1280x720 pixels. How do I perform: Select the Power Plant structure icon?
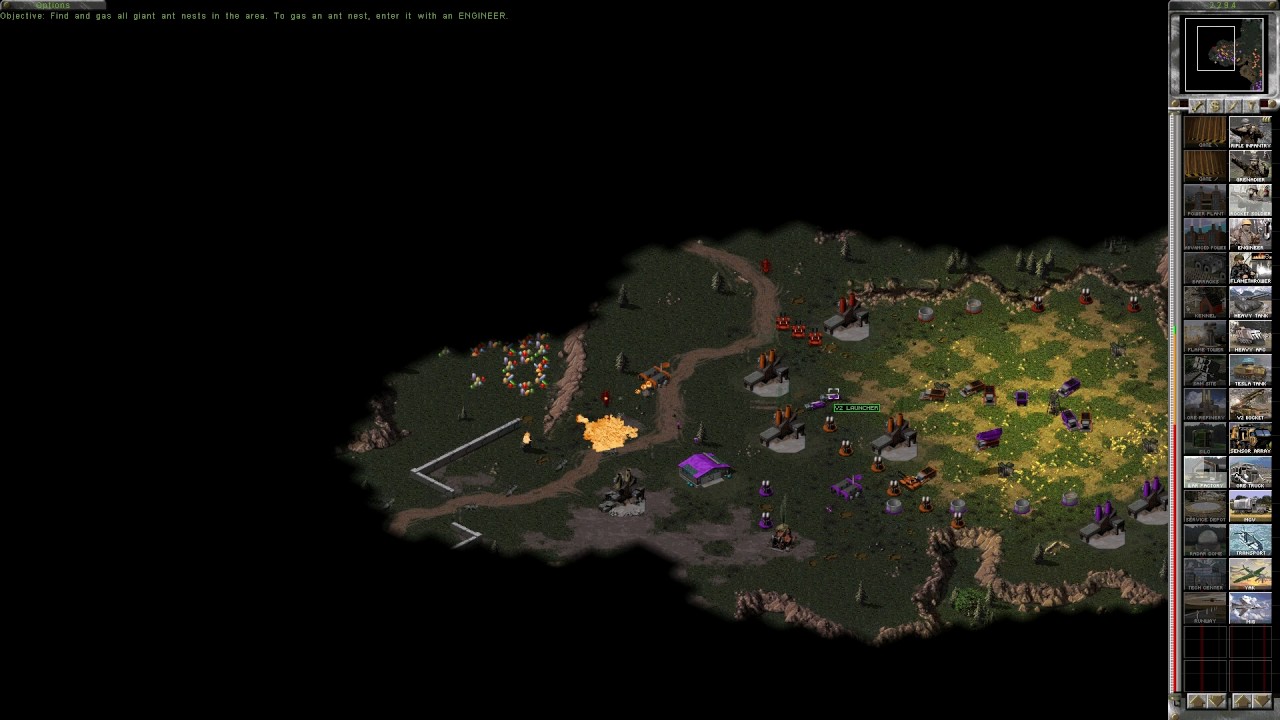tap(1205, 200)
